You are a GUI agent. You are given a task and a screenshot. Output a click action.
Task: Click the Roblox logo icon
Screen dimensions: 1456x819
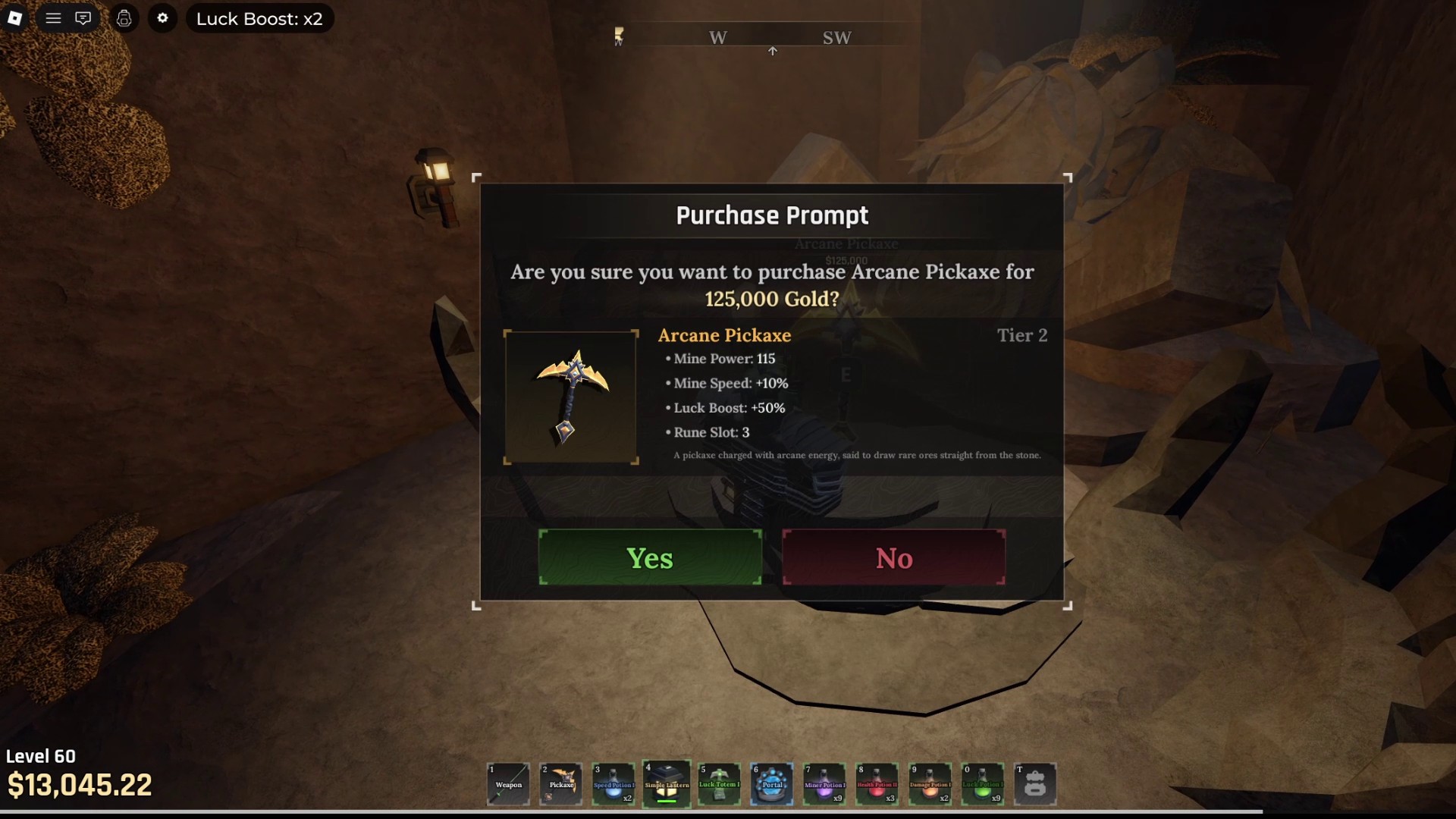15,18
